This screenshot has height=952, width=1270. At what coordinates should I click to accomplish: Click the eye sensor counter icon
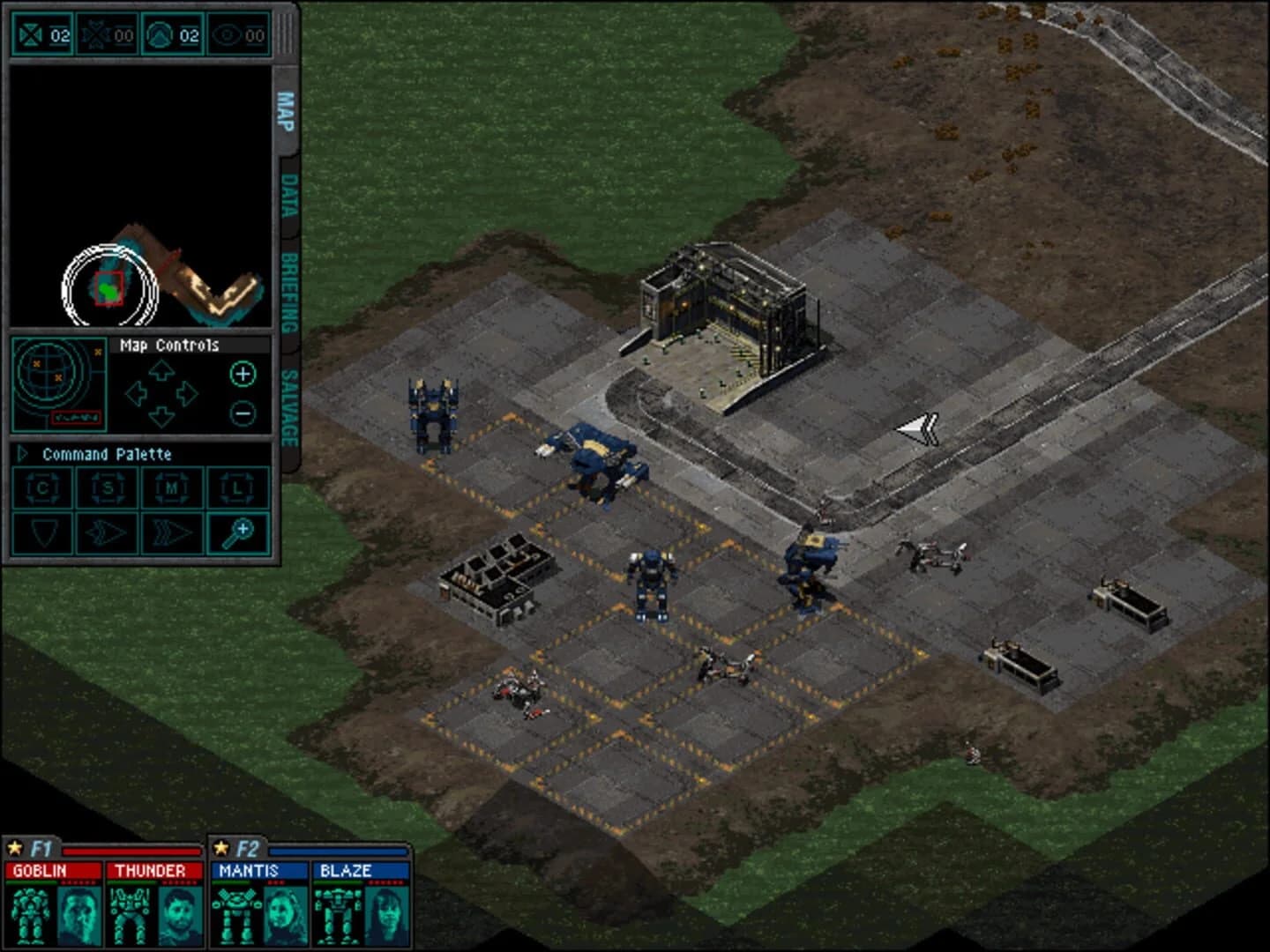click(x=228, y=34)
